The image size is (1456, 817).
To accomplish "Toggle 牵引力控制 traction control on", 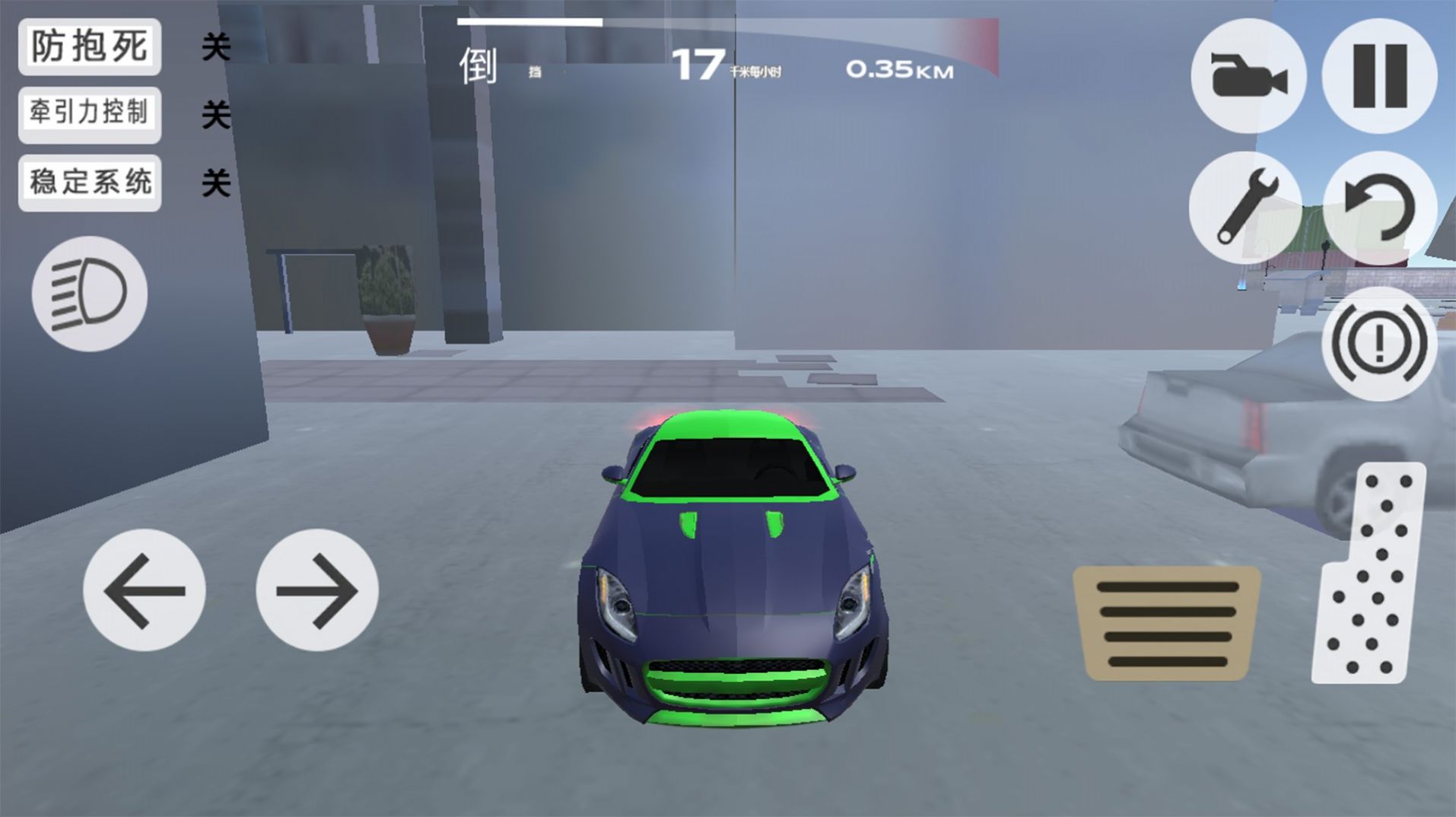I will click(x=89, y=114).
